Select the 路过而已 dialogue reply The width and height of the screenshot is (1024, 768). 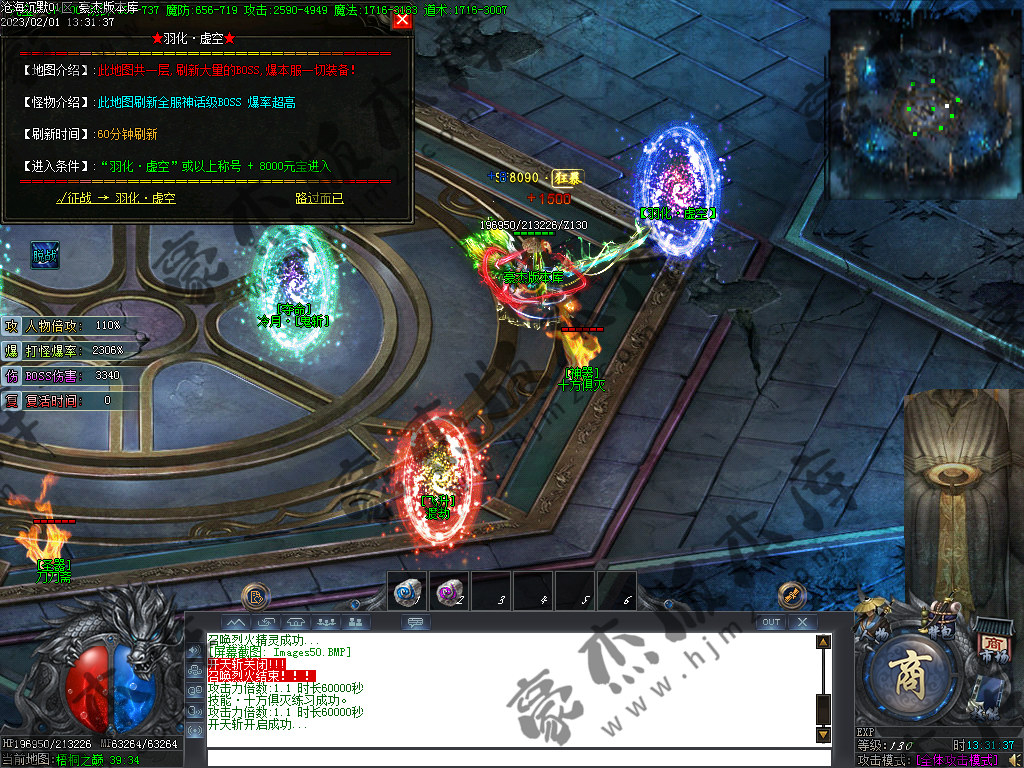click(x=319, y=198)
